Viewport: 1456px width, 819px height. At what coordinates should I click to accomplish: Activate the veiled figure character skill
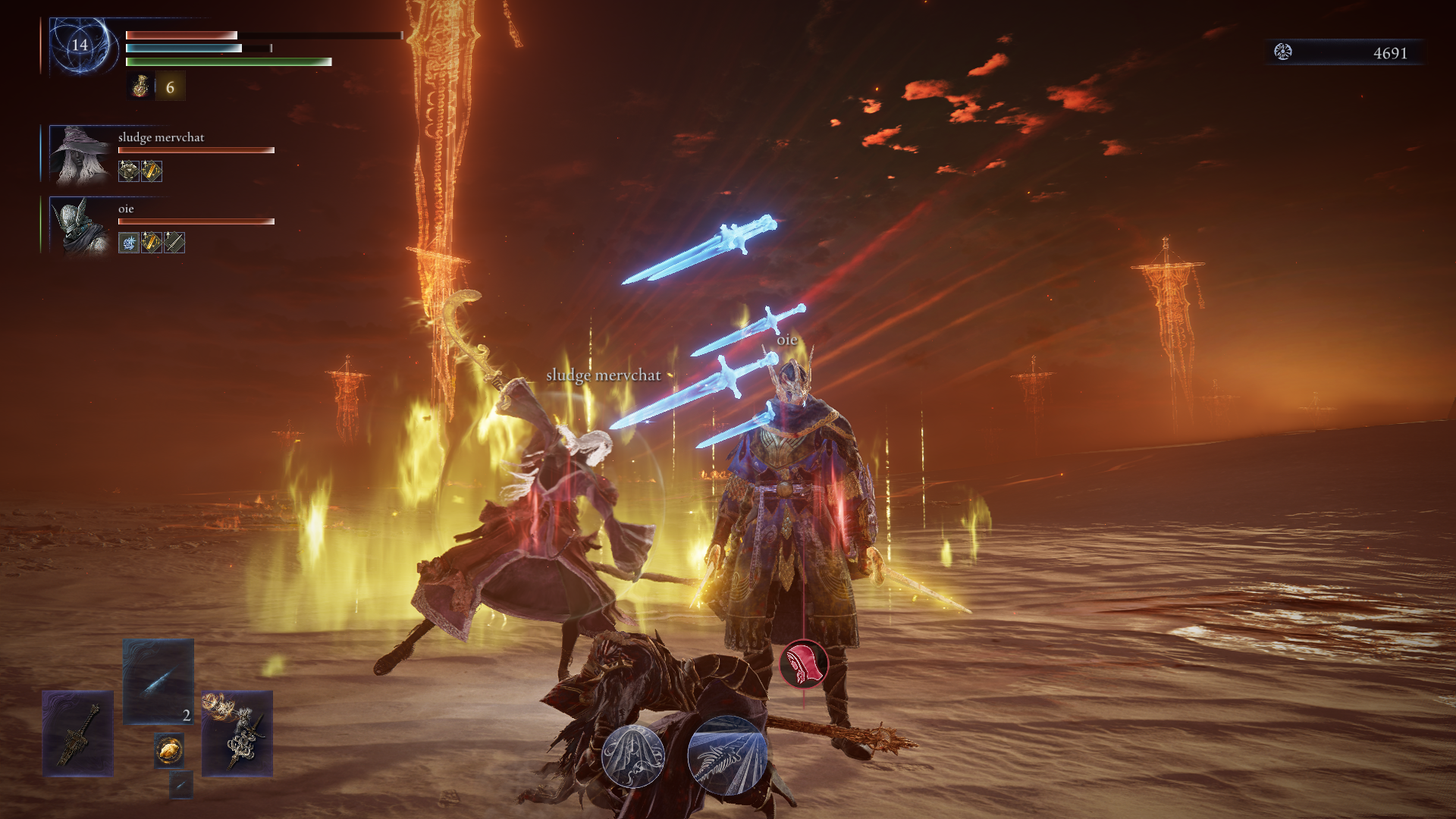(633, 755)
